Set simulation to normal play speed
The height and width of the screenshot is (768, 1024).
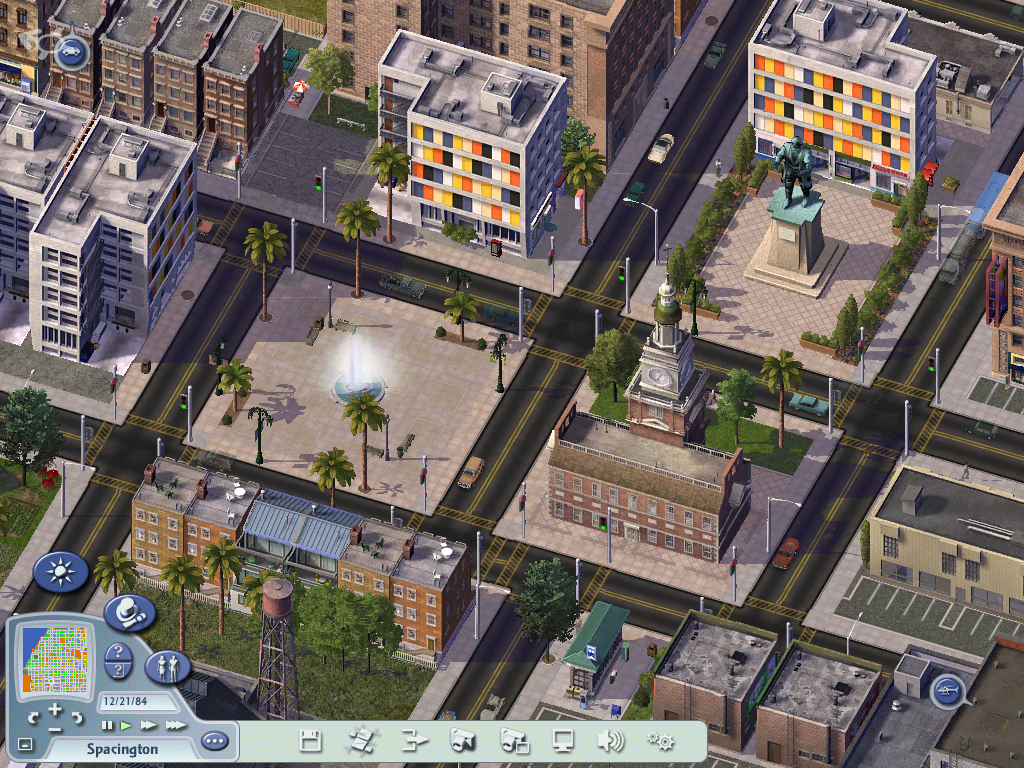coord(127,725)
